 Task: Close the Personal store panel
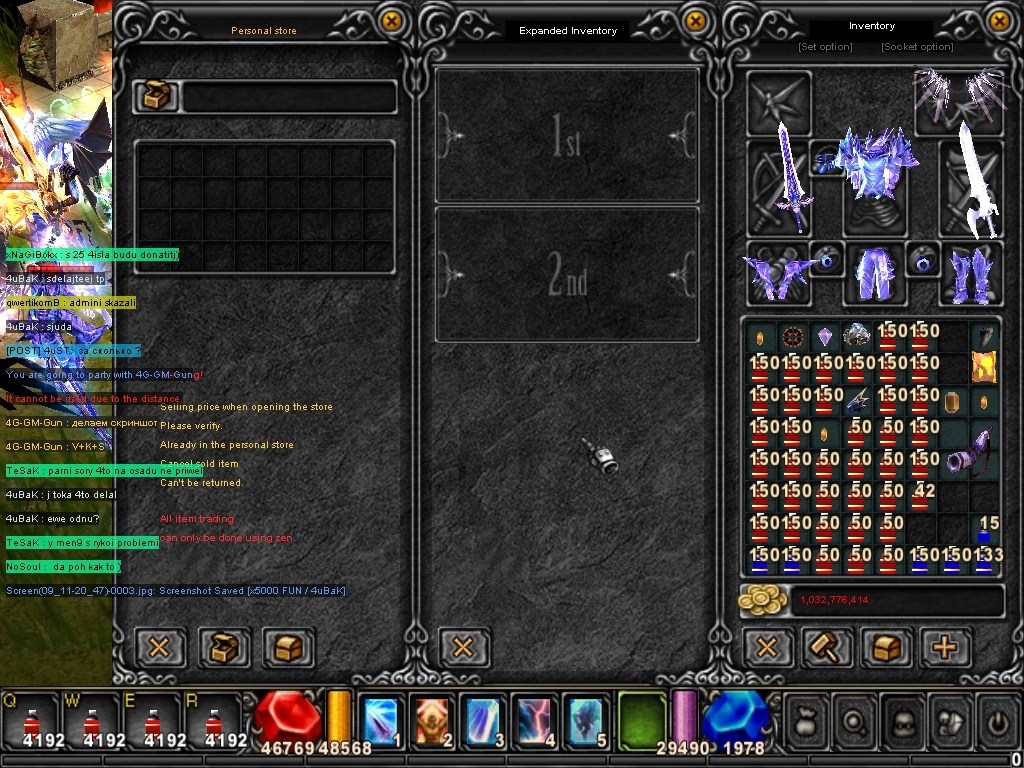tap(392, 21)
